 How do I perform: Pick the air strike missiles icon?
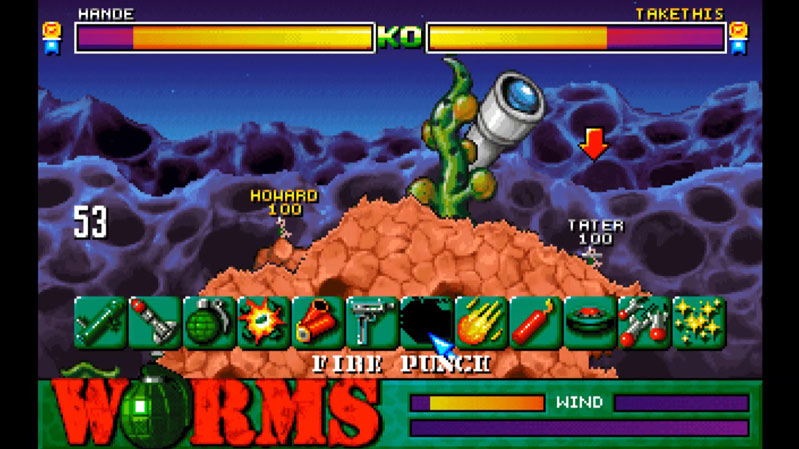[643, 322]
